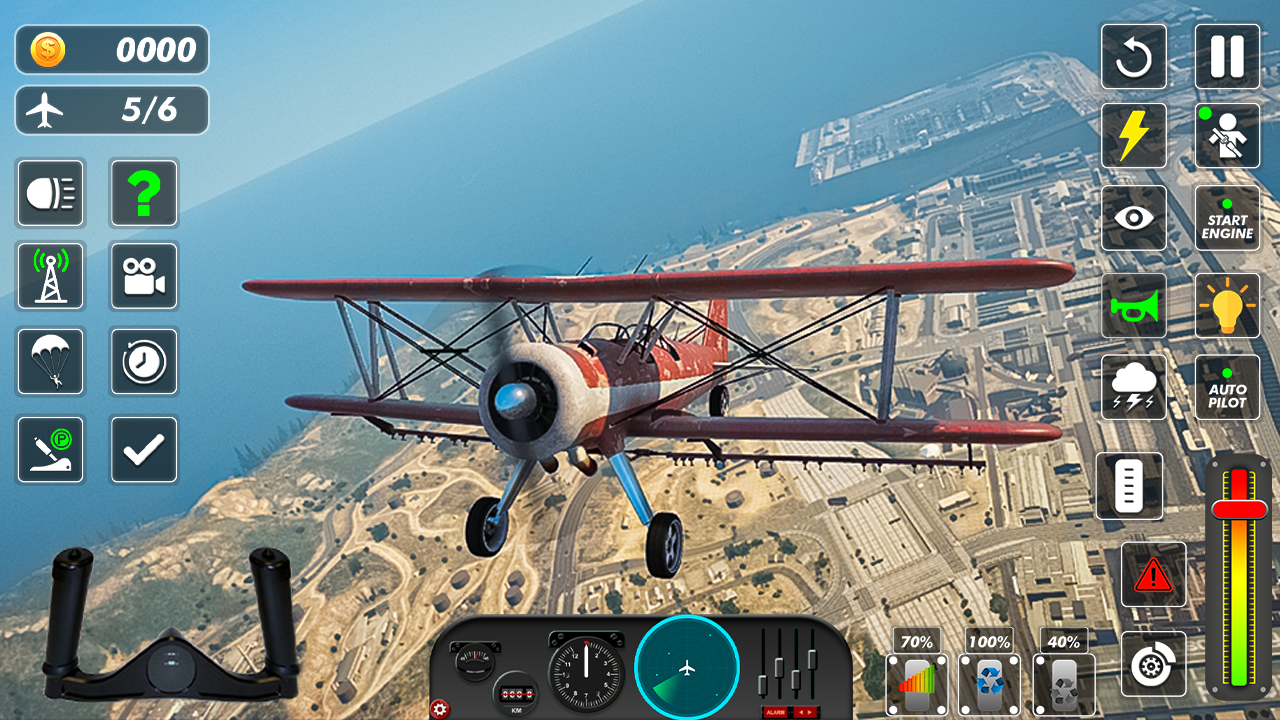Toggle the aircraft headlights icon
Viewport: 1280px width, 720px height.
51,193
